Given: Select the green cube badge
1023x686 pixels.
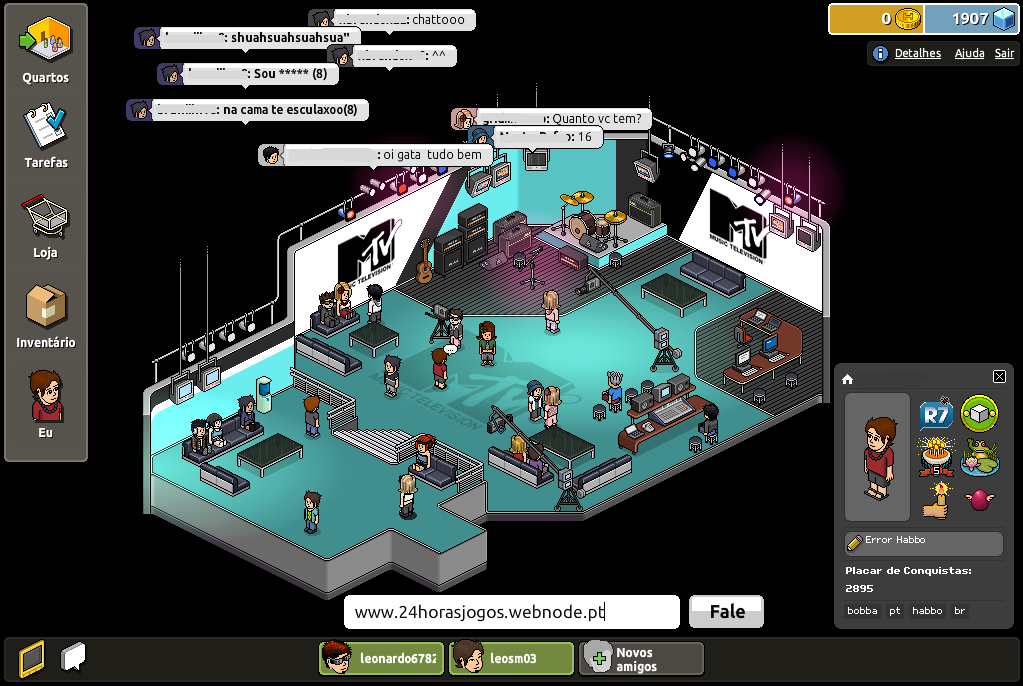Looking at the screenshot, I should 979,413.
